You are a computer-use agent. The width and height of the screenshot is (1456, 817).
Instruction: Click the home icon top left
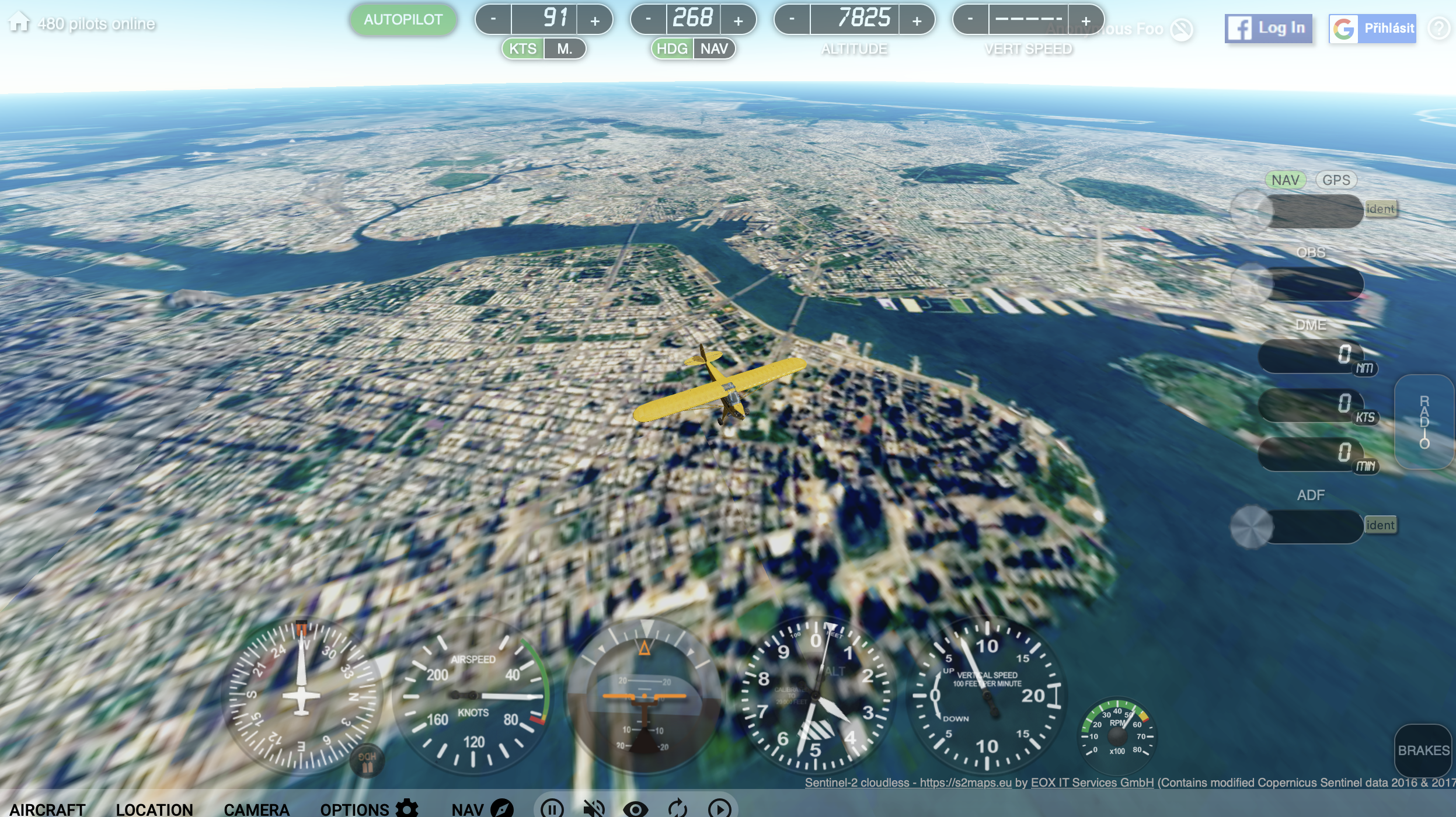pos(20,22)
